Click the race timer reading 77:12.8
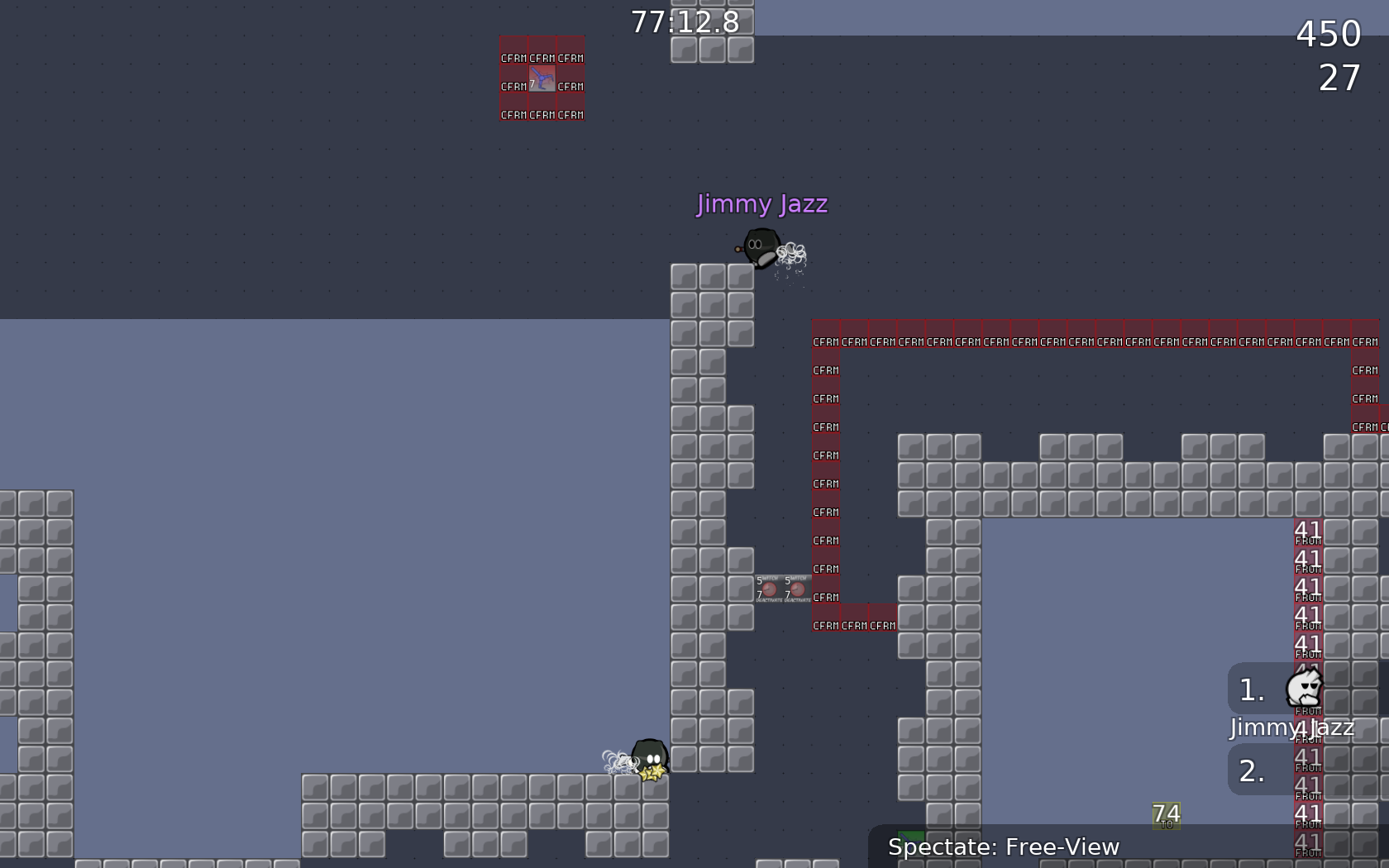 (685, 22)
